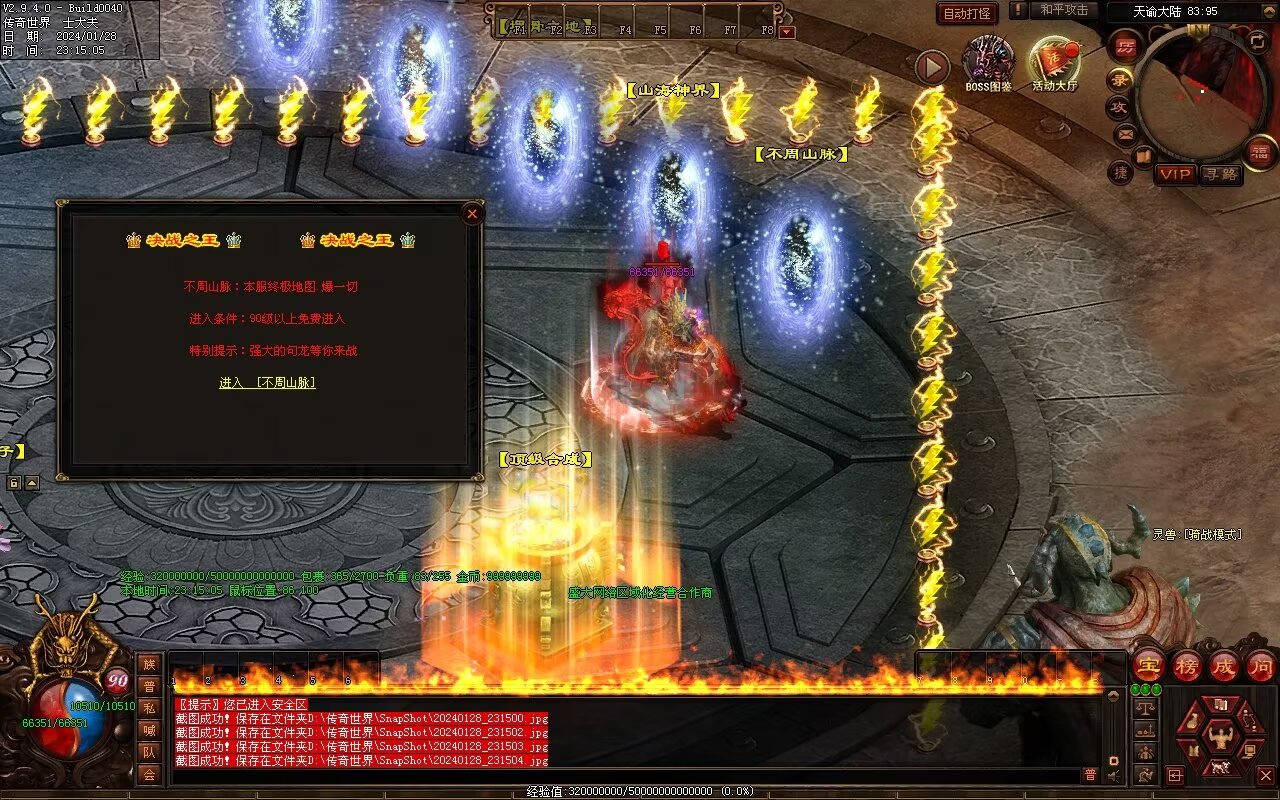Toggle the 自动打怪 auto-fight button
Screen dimensions: 1280x800
tap(967, 13)
